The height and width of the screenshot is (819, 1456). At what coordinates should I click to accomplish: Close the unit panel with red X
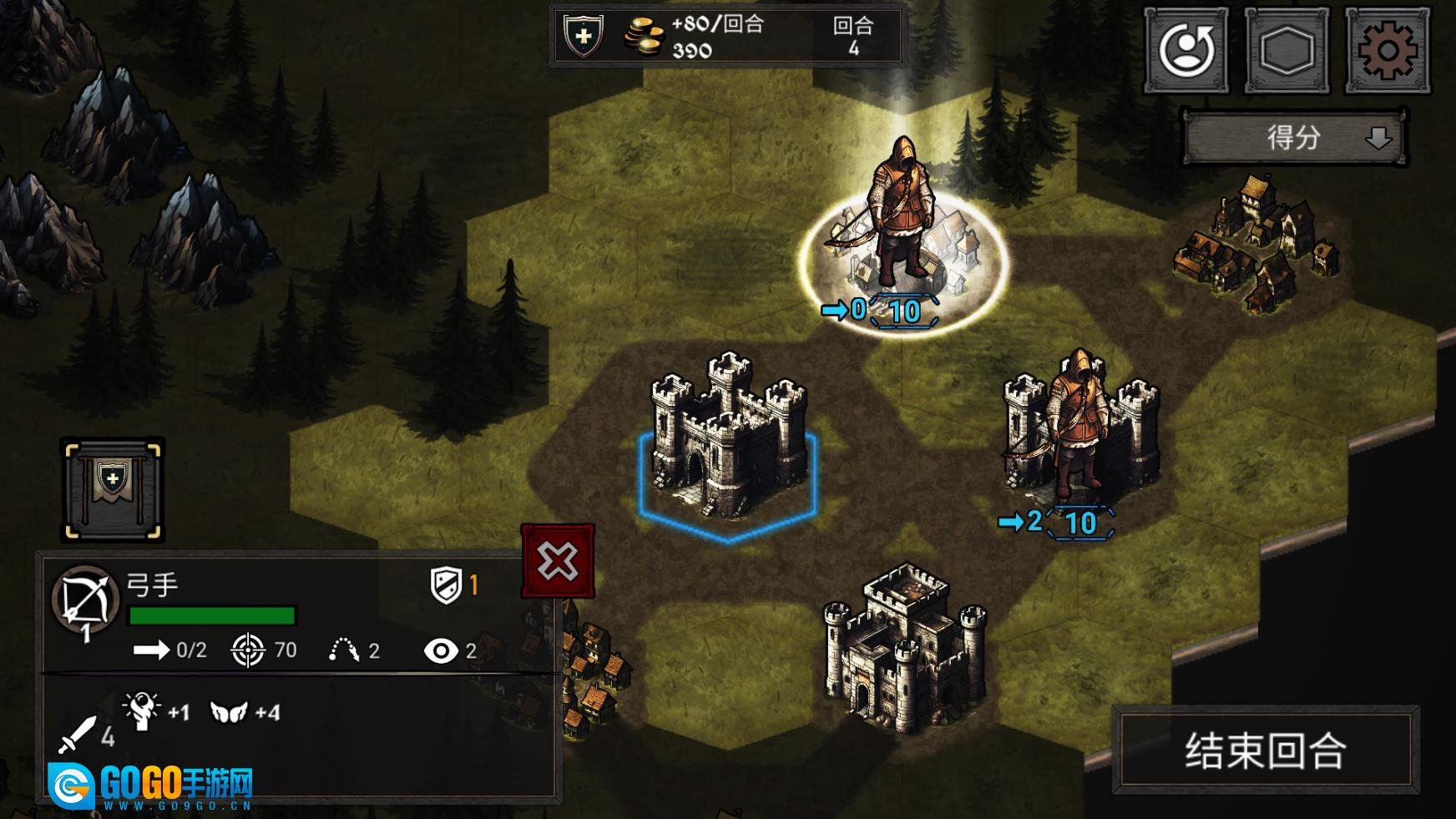[x=558, y=561]
